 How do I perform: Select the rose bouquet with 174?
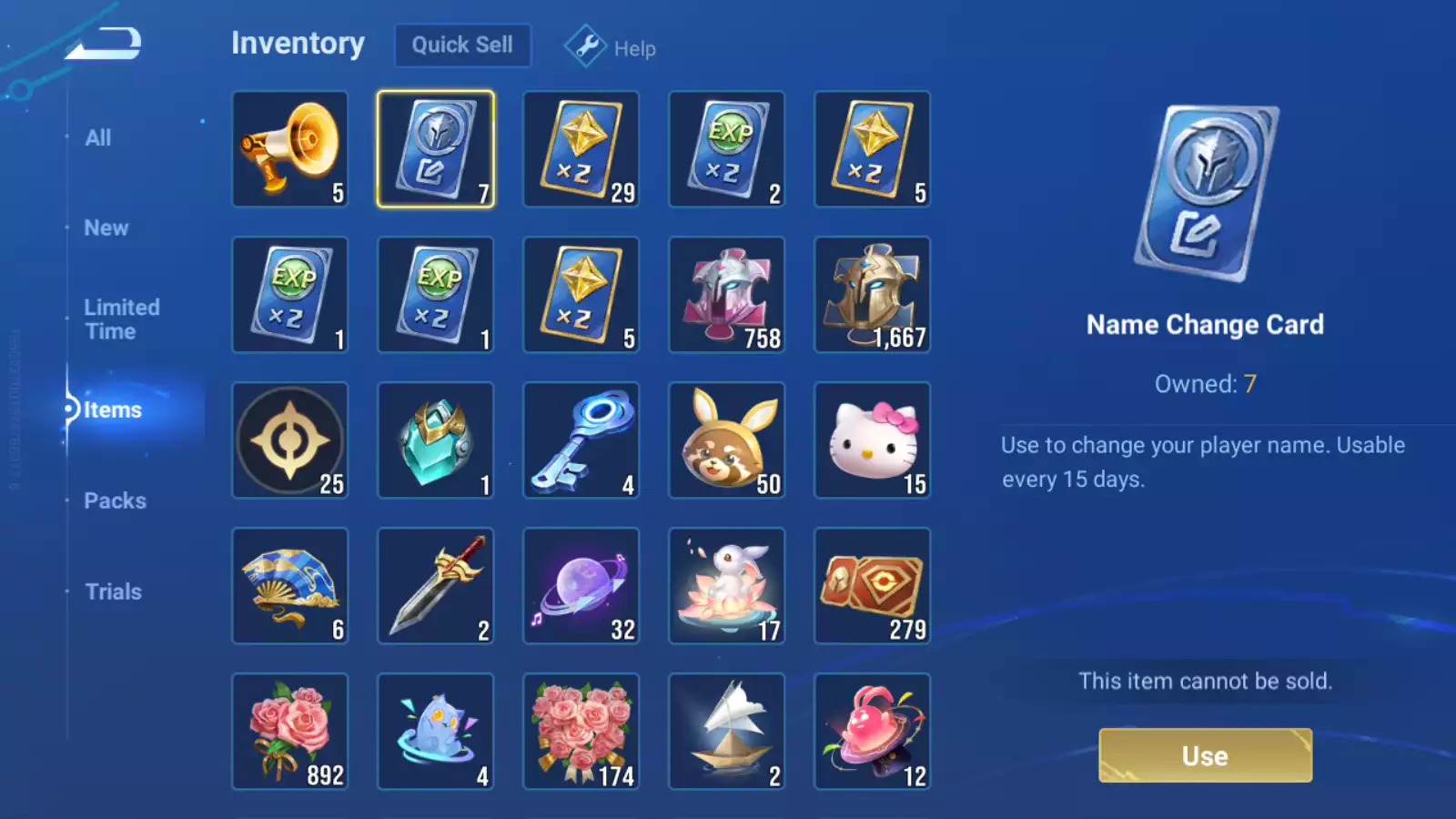581,732
